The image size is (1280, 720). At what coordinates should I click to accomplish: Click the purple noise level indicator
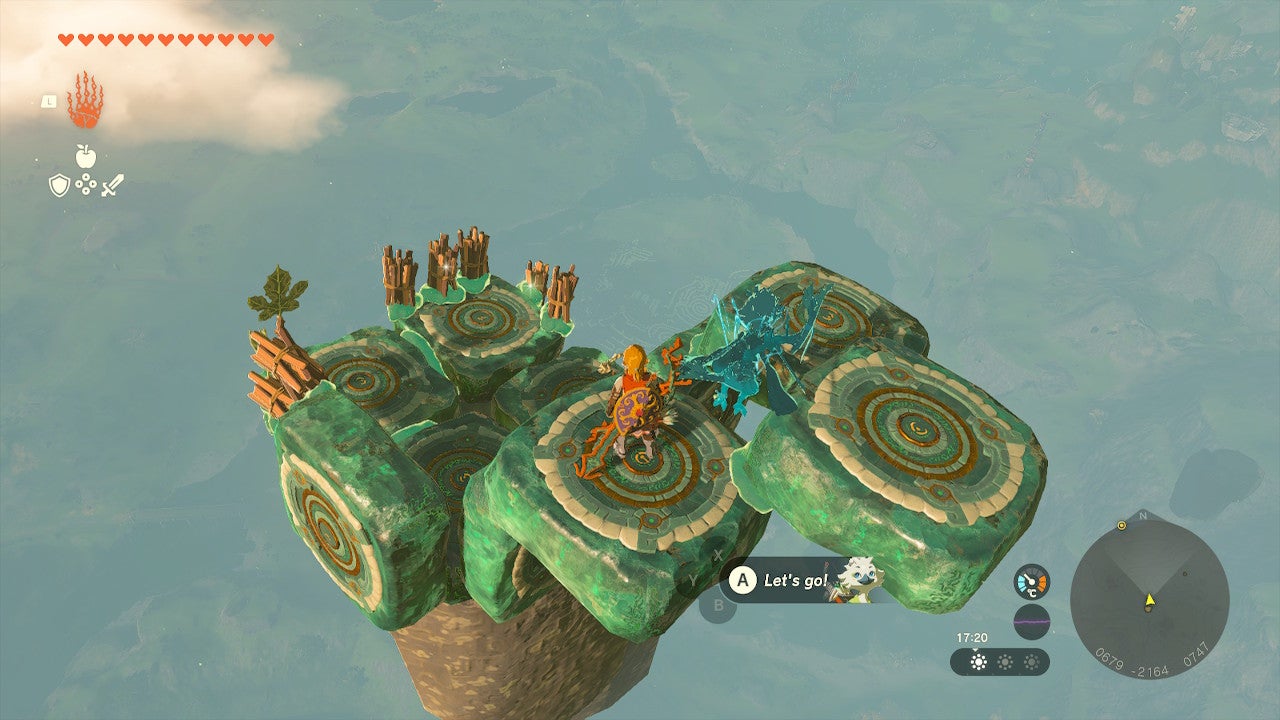tap(1032, 621)
